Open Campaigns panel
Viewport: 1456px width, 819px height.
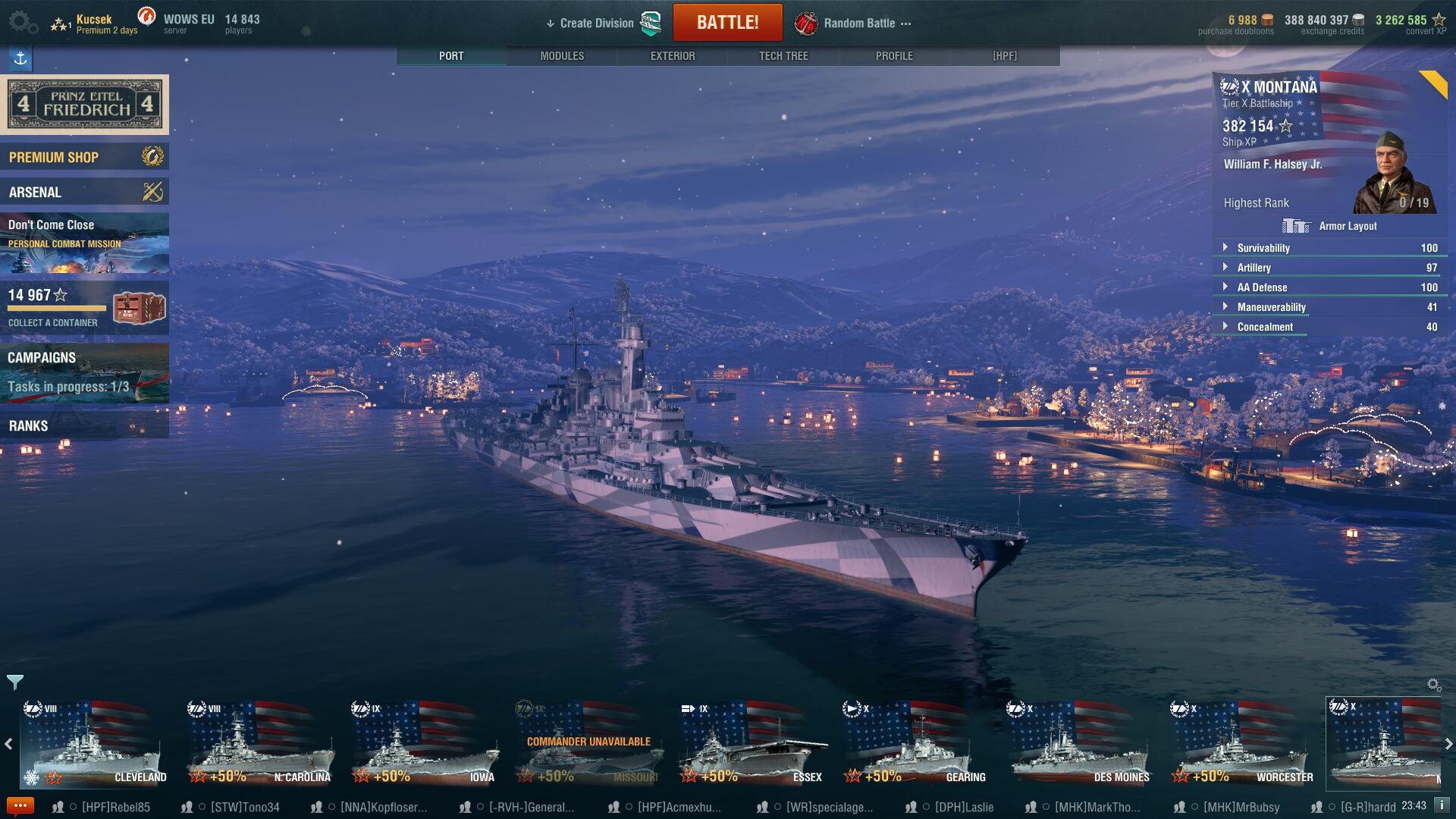(x=84, y=372)
